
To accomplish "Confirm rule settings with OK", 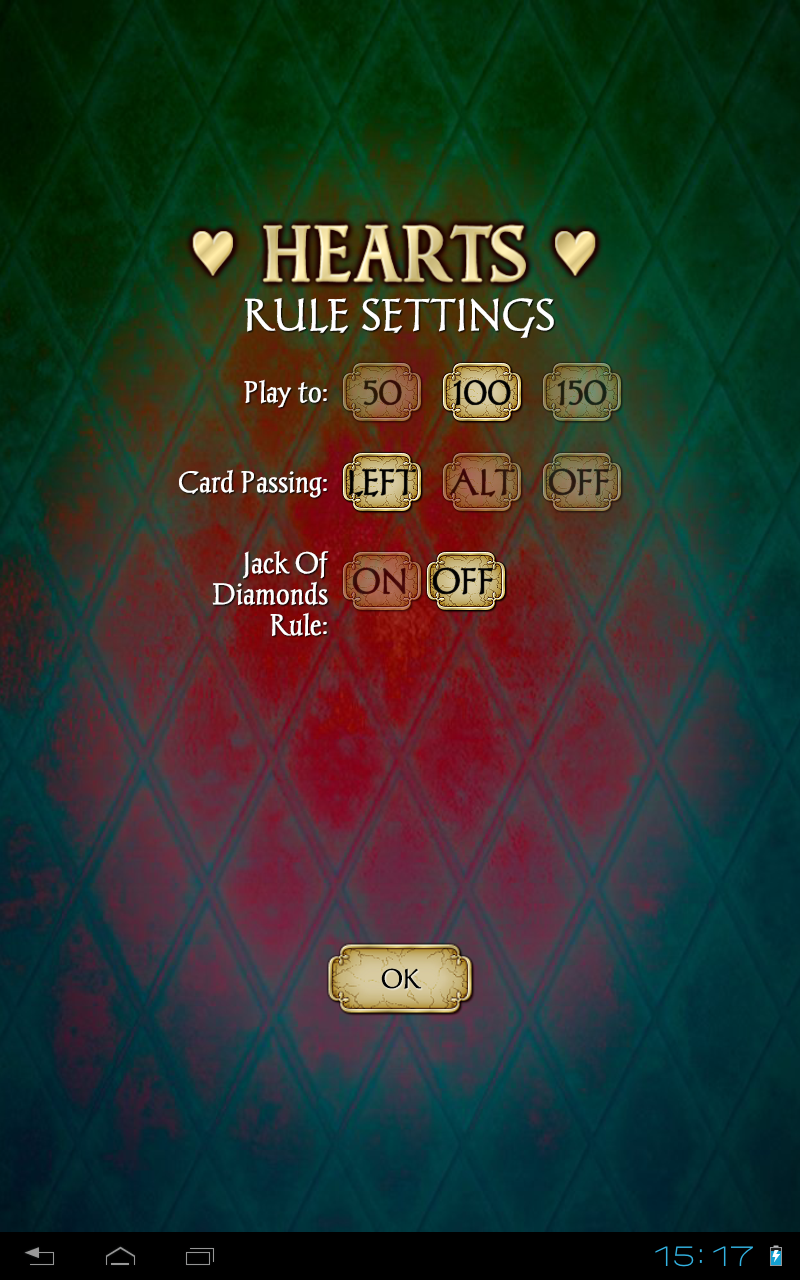I will tap(400, 978).
